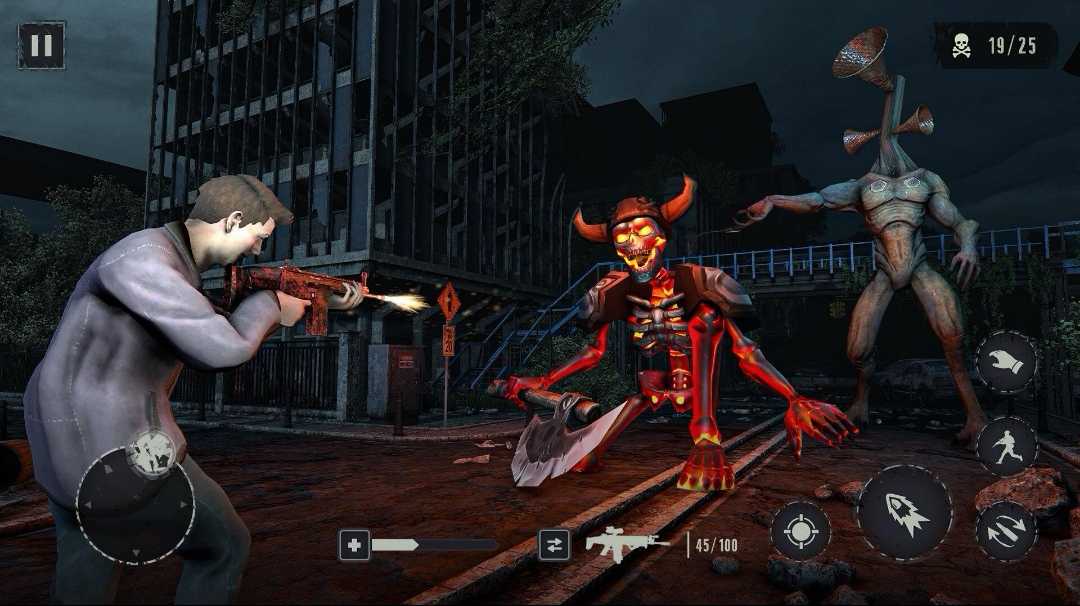Select the assault rifle weapon icon
This screenshot has width=1080, height=606.
point(627,544)
